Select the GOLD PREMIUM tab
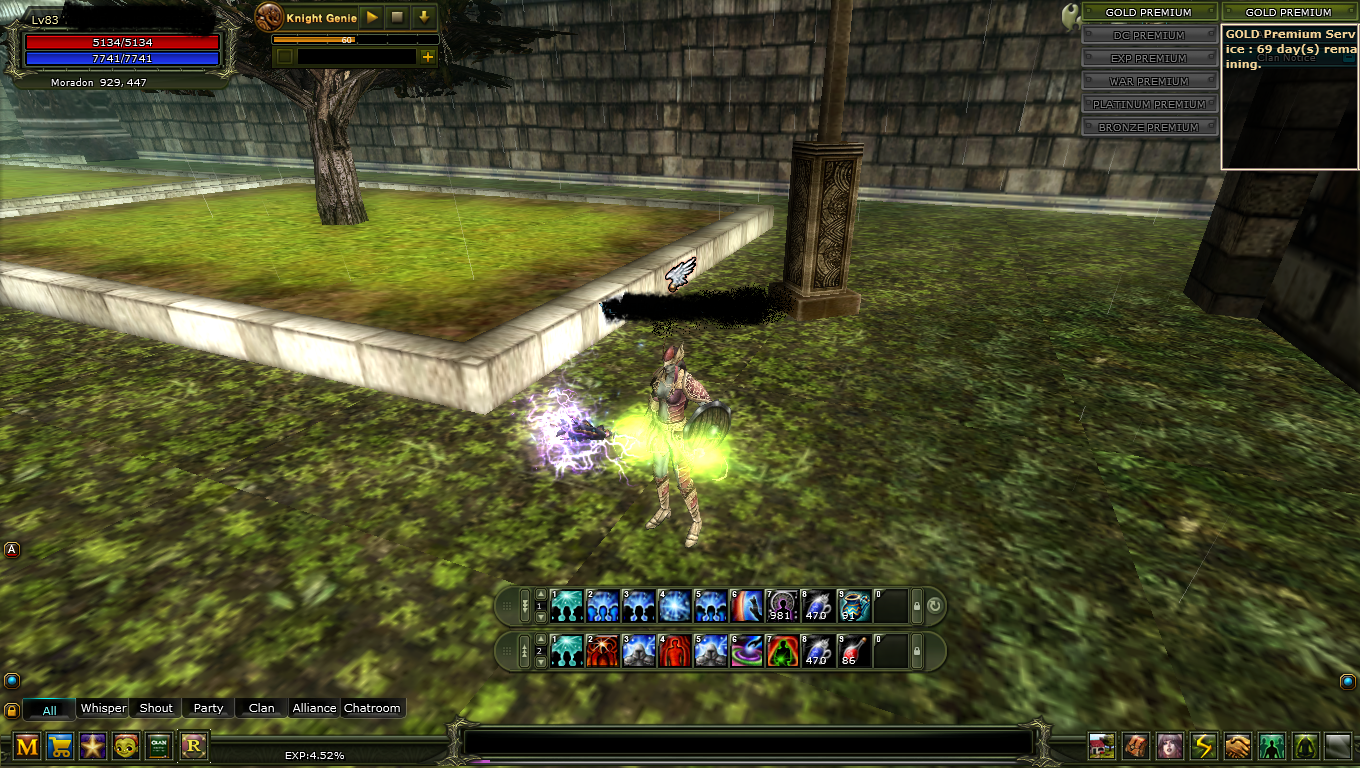 click(x=1149, y=12)
